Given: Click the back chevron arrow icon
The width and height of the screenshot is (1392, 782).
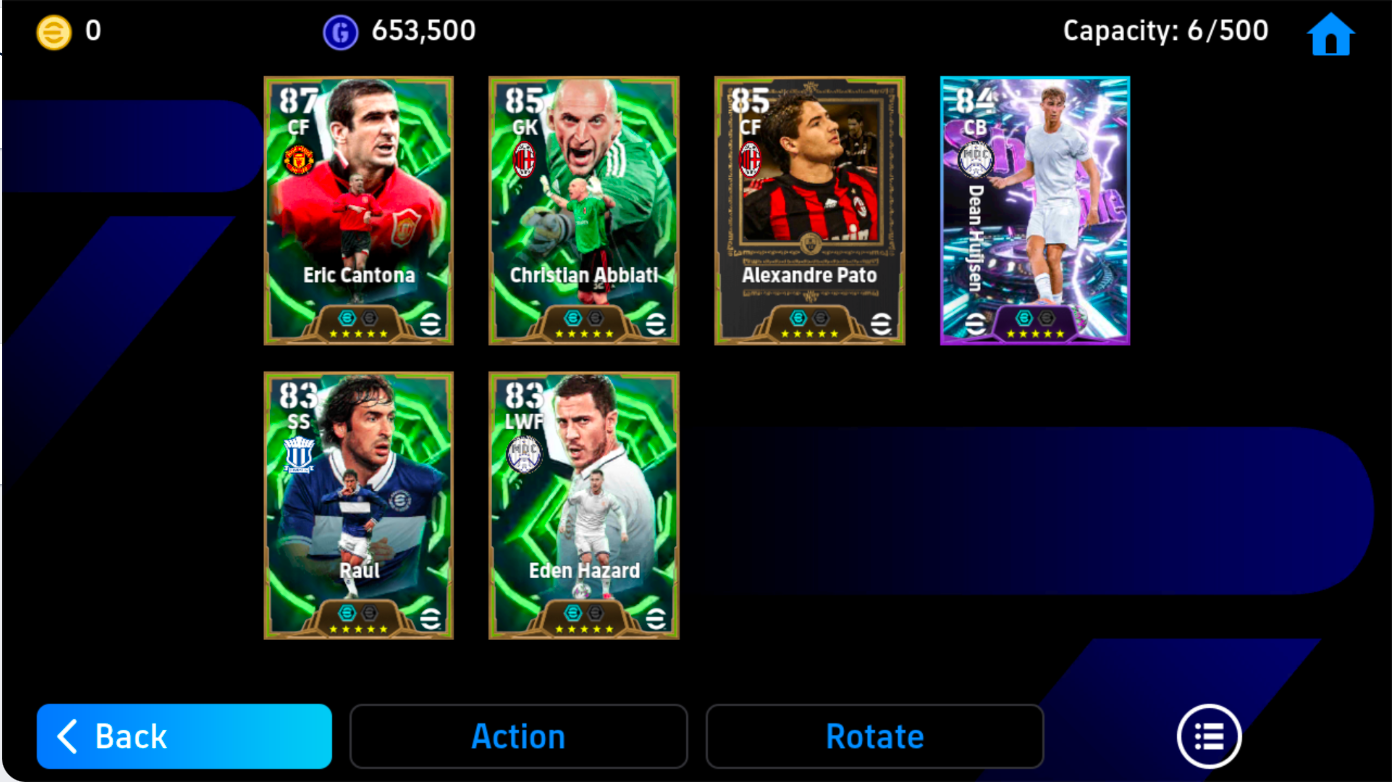Looking at the screenshot, I should point(65,736).
